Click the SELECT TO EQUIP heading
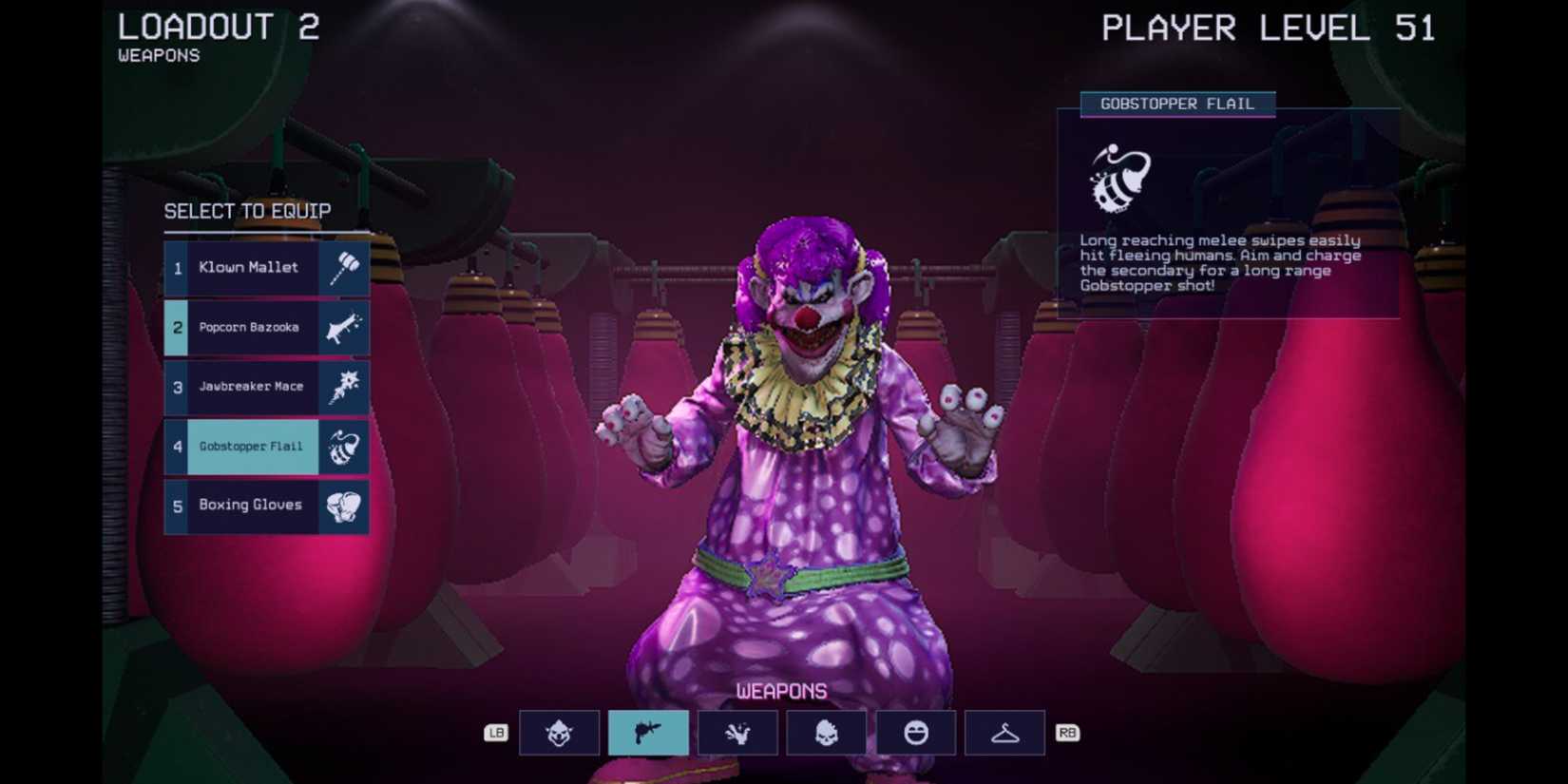 pyautogui.click(x=248, y=211)
